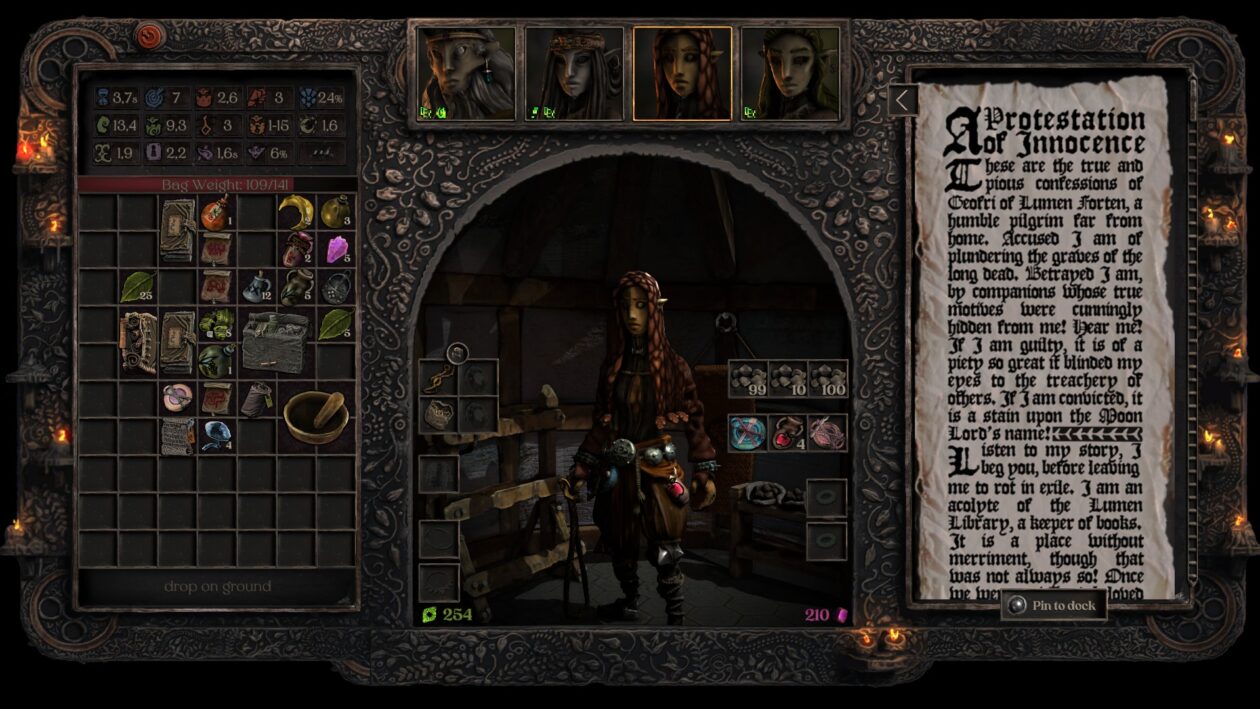1260x709 pixels.
Task: Switch to the headband-wearing party member portrait
Action: click(574, 73)
